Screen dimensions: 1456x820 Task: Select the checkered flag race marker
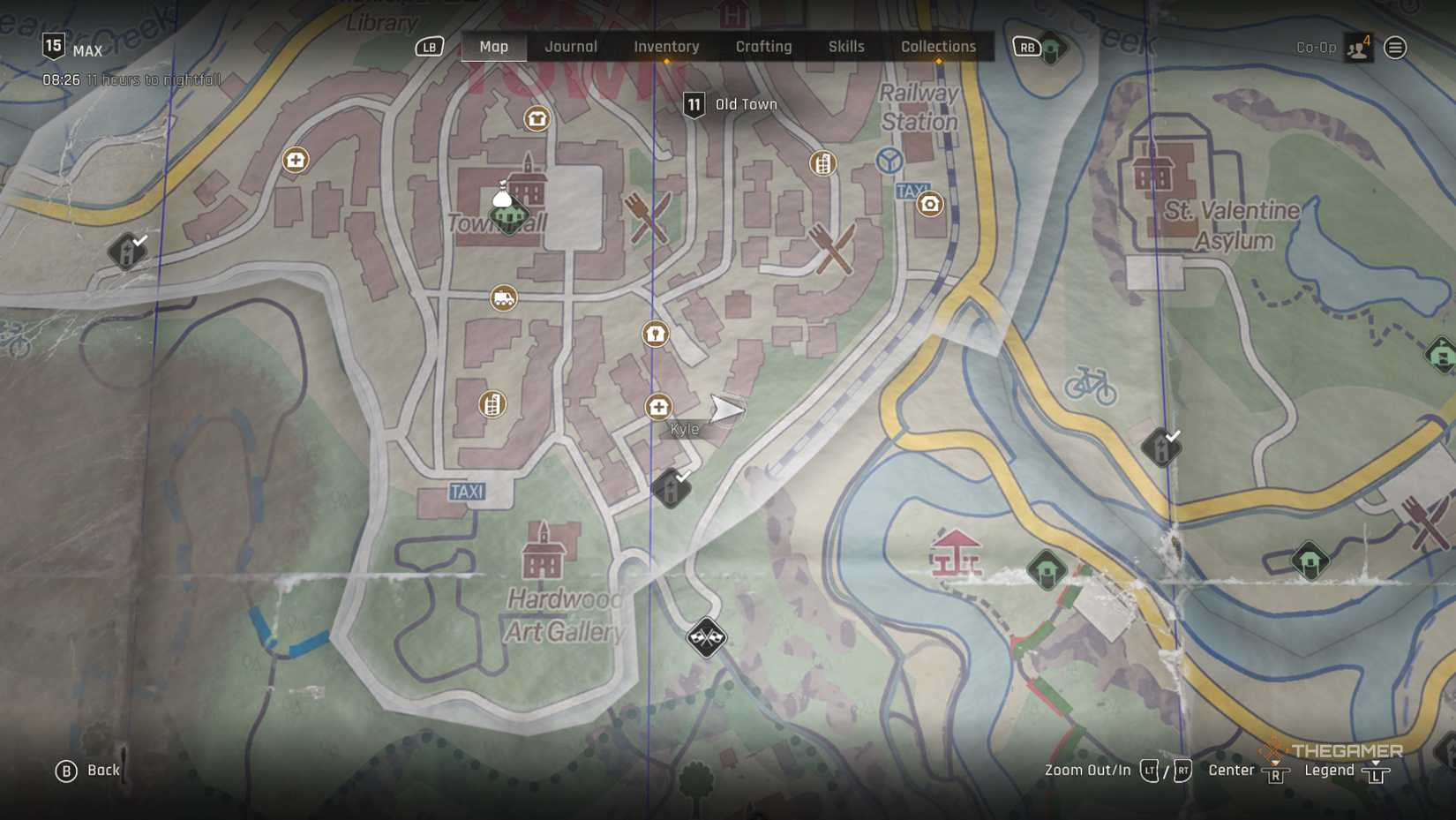coord(706,636)
